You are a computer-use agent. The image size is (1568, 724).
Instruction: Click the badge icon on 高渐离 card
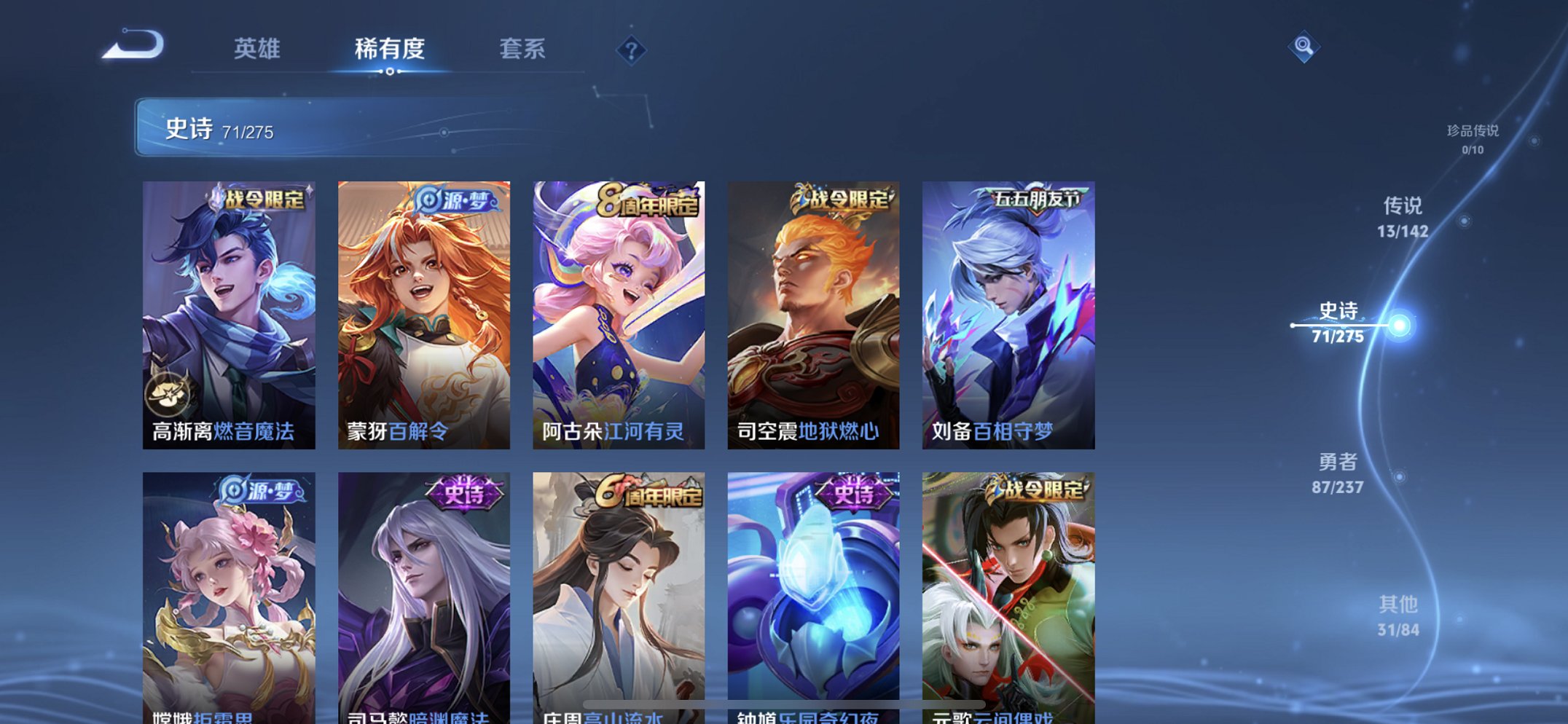[174, 394]
